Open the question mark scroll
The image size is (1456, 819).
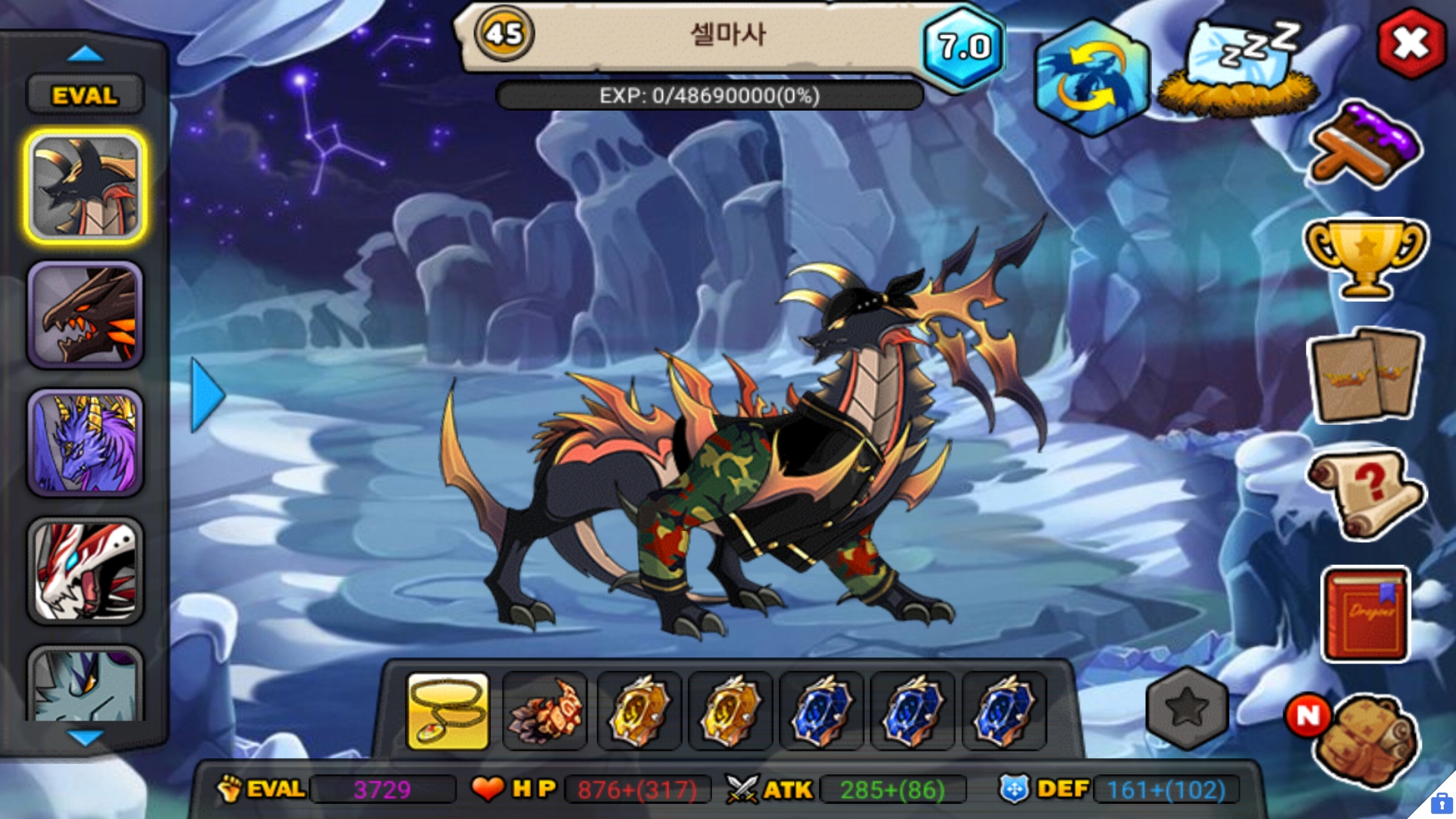click(1365, 494)
